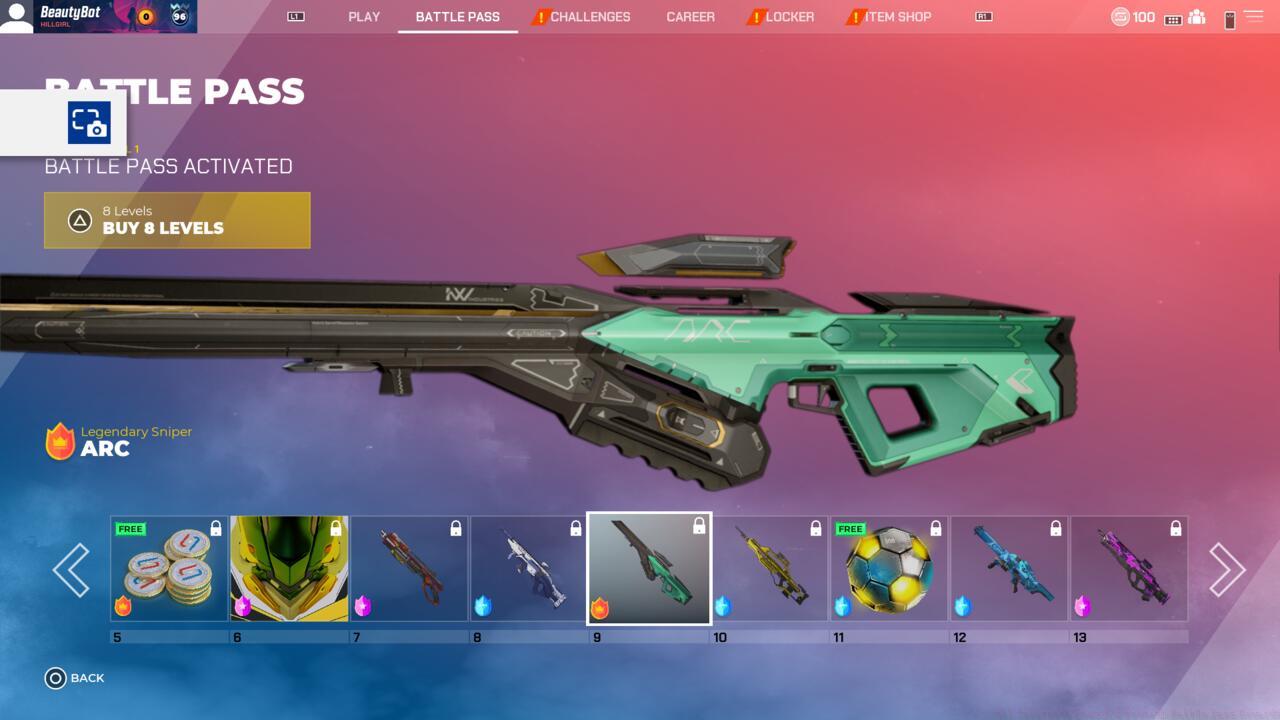Choose the yellow rifle reward at level 10
The height and width of the screenshot is (720, 1280).
(x=769, y=569)
